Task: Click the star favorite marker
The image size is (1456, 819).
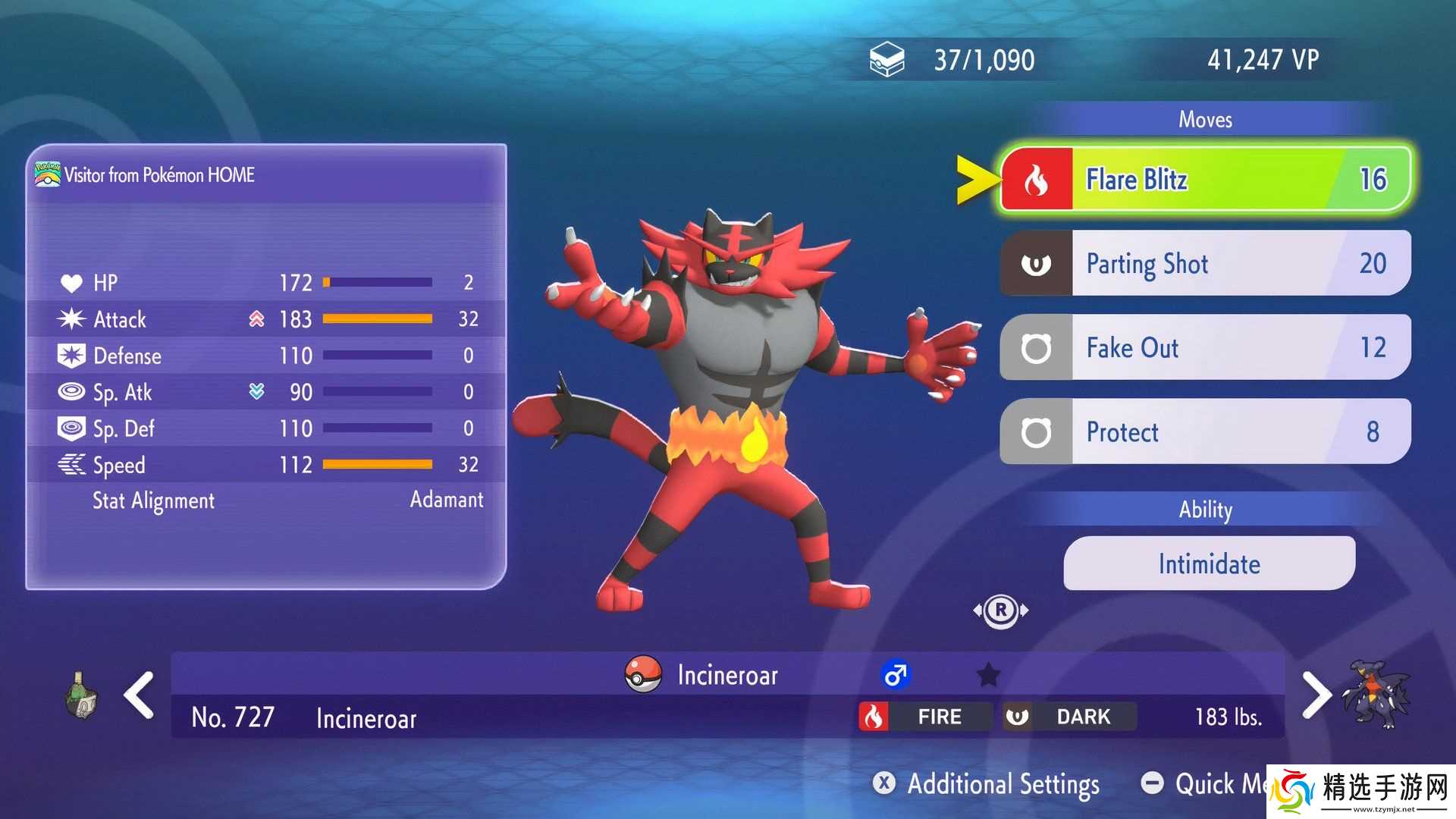Action: pos(988,674)
